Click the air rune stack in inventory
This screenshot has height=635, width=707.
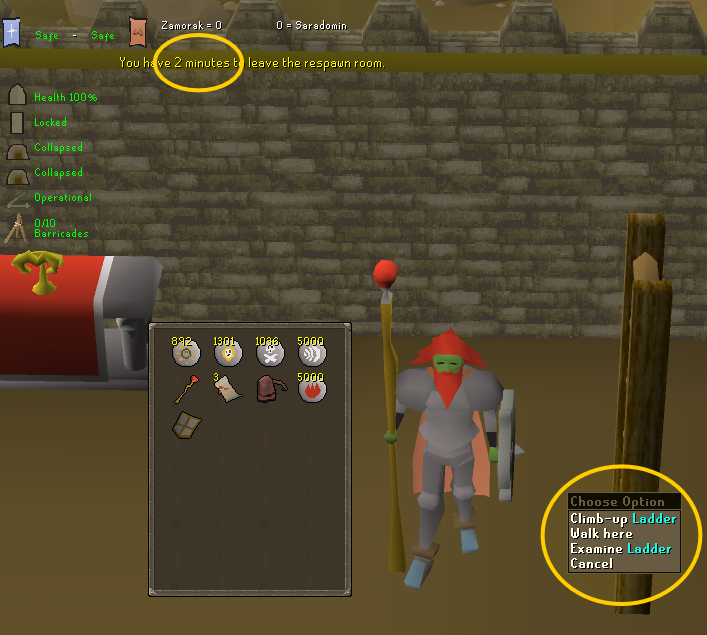tap(312, 353)
